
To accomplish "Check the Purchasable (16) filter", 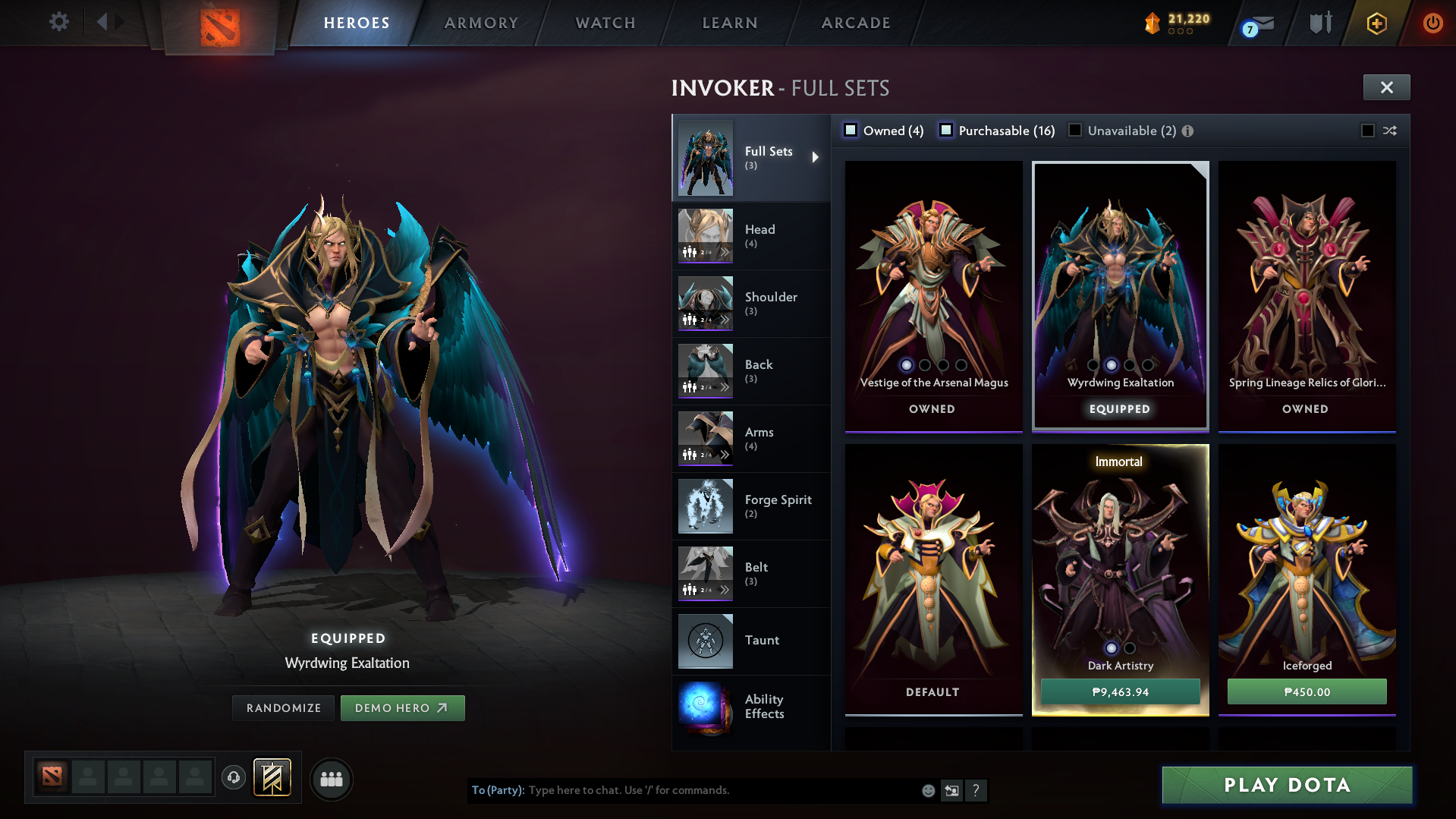I will pyautogui.click(x=945, y=131).
